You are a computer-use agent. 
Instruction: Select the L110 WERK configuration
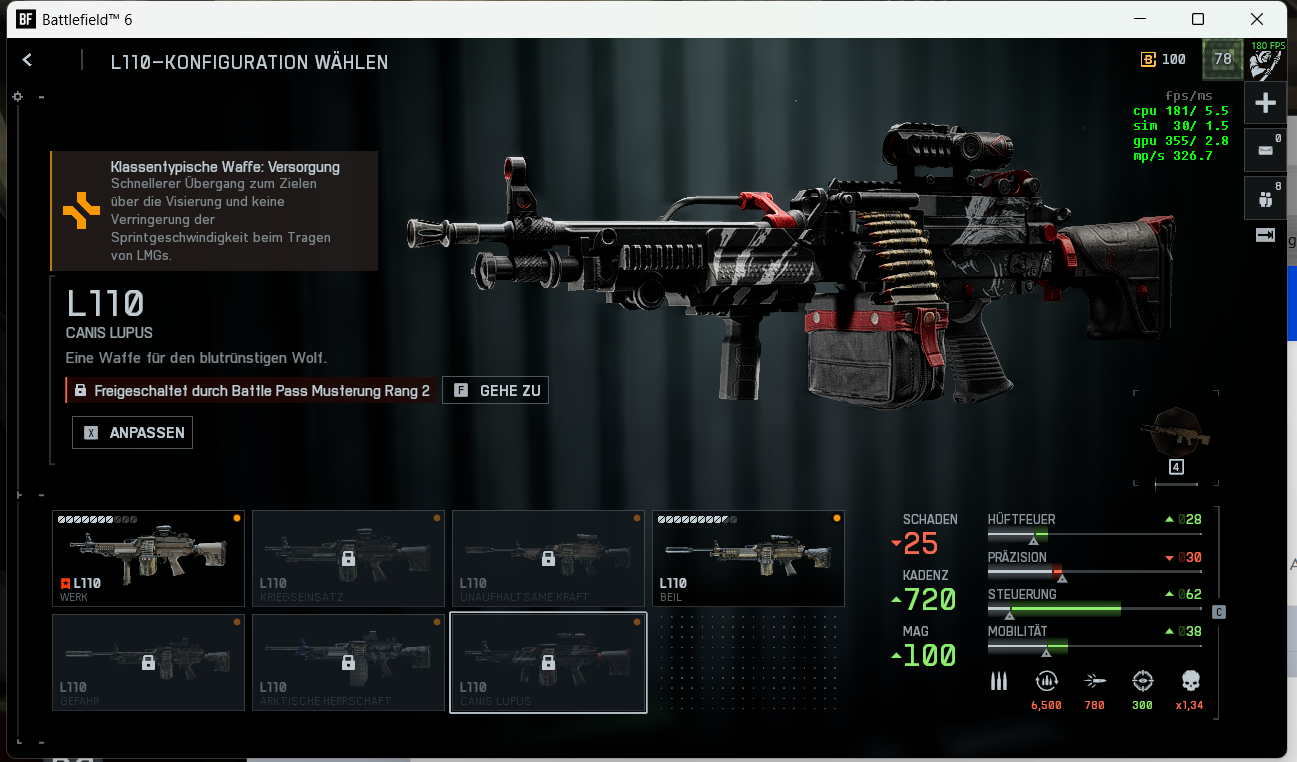pyautogui.click(x=148, y=558)
